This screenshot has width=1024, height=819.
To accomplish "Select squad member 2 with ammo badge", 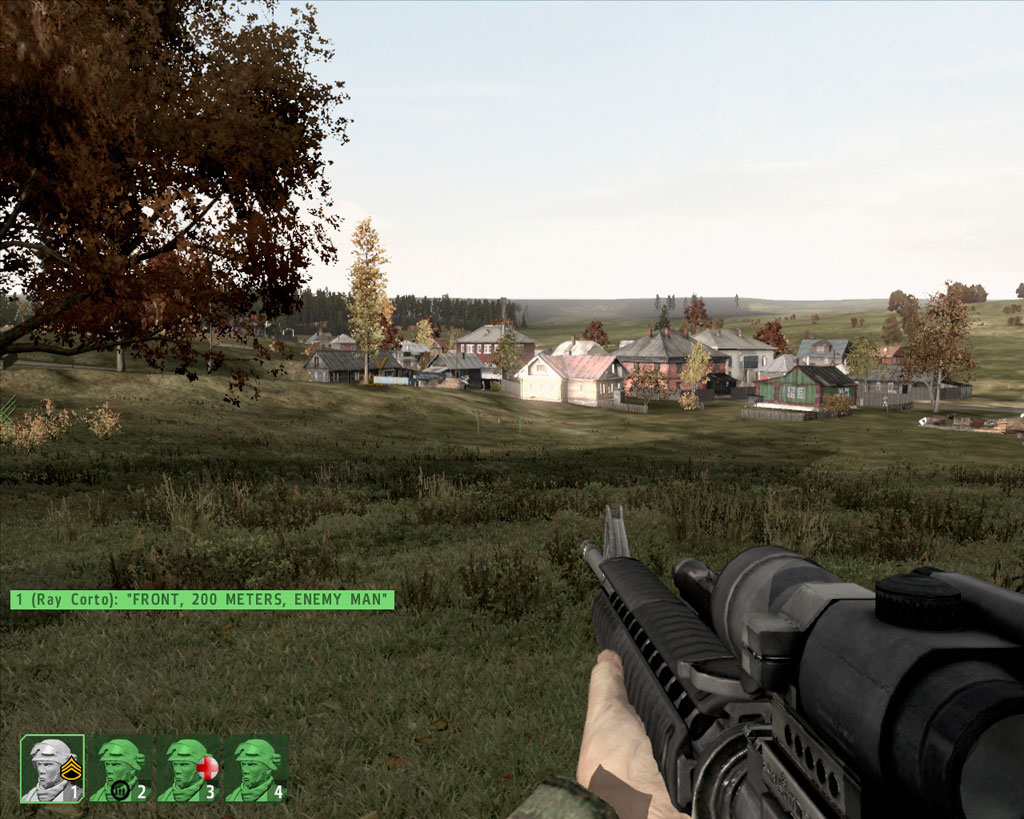I will [120, 769].
